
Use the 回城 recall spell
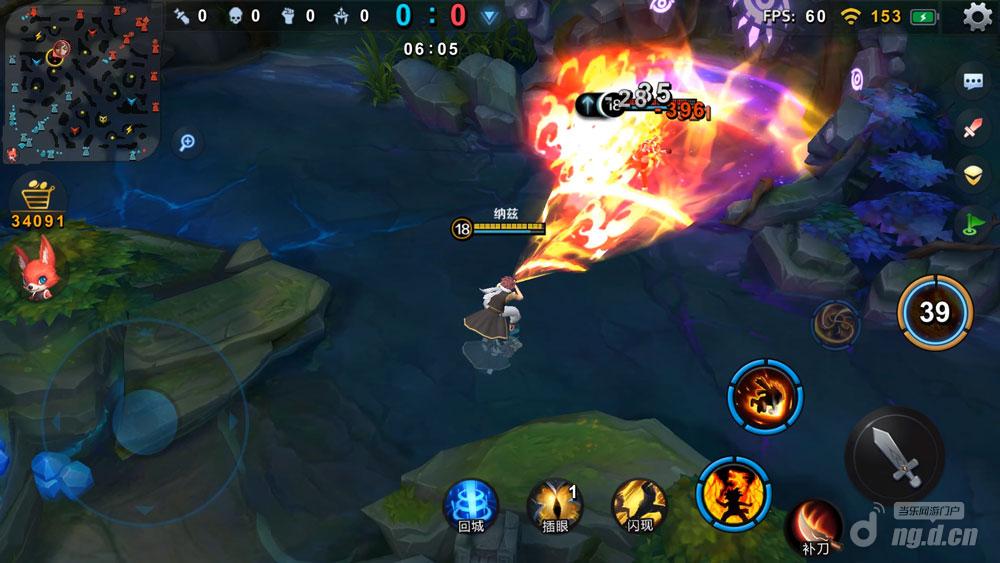[x=469, y=502]
